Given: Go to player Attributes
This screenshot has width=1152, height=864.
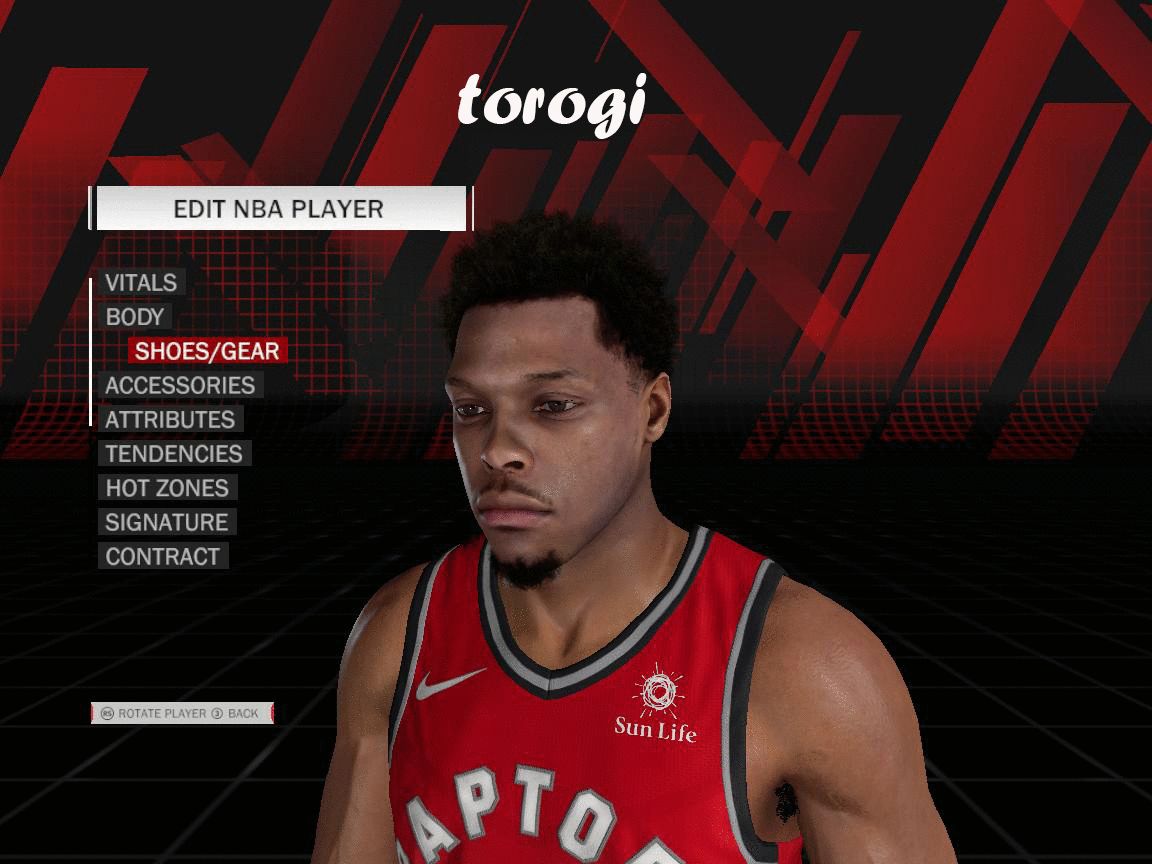Looking at the screenshot, I should tap(170, 420).
